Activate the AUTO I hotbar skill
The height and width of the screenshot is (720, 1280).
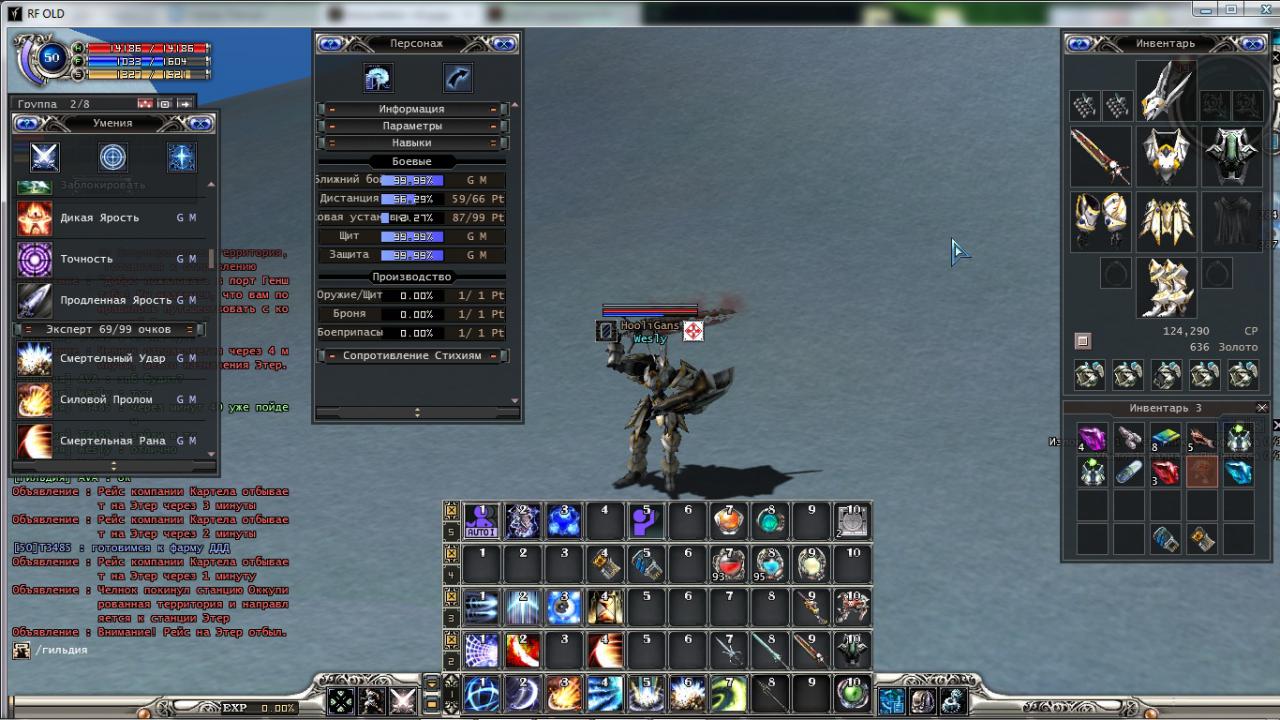click(x=481, y=521)
